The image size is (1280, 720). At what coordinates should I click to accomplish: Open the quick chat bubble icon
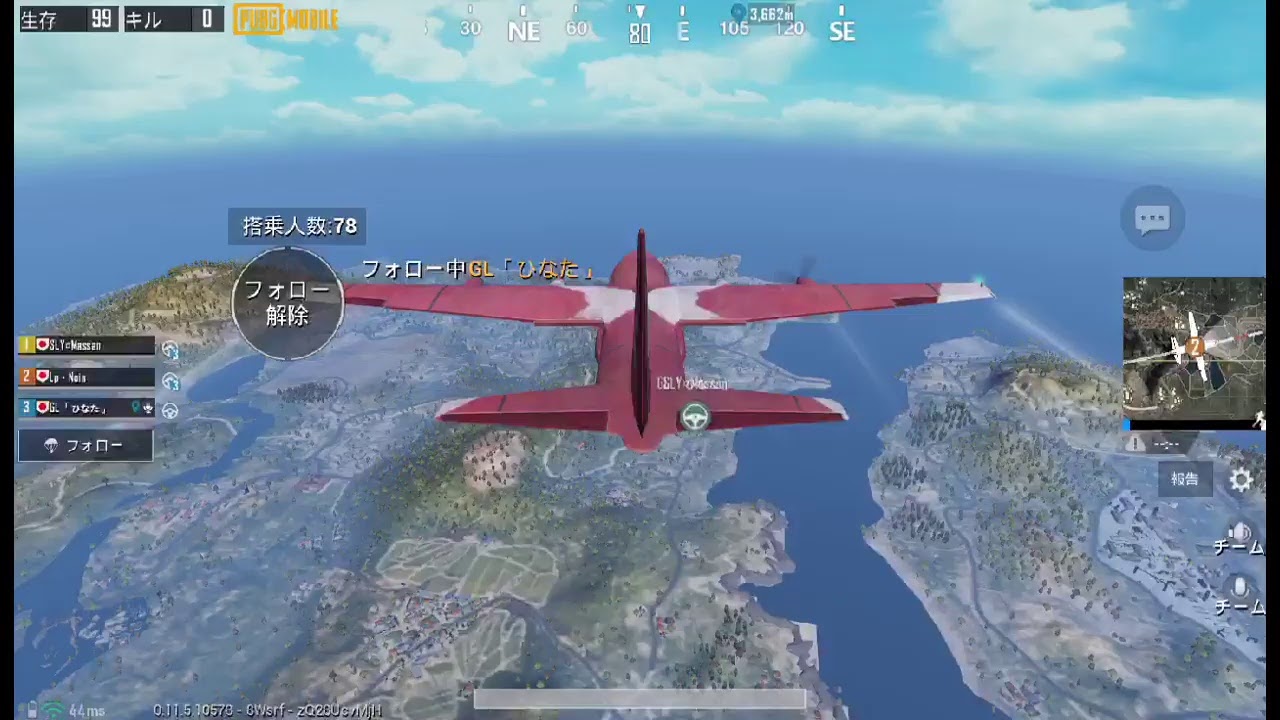point(1152,219)
